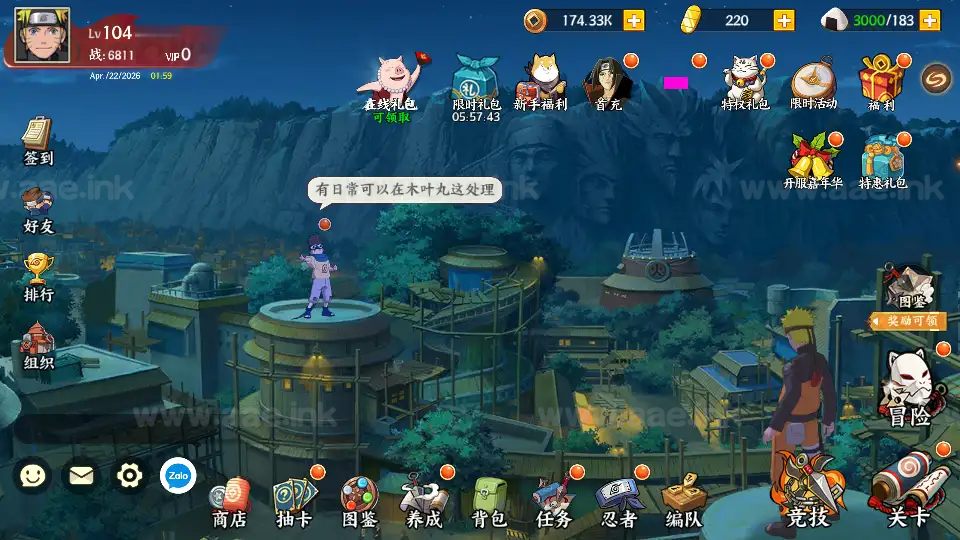Screen dimensions: 960x540
Task: Add more gold coins with plus button
Action: click(633, 20)
